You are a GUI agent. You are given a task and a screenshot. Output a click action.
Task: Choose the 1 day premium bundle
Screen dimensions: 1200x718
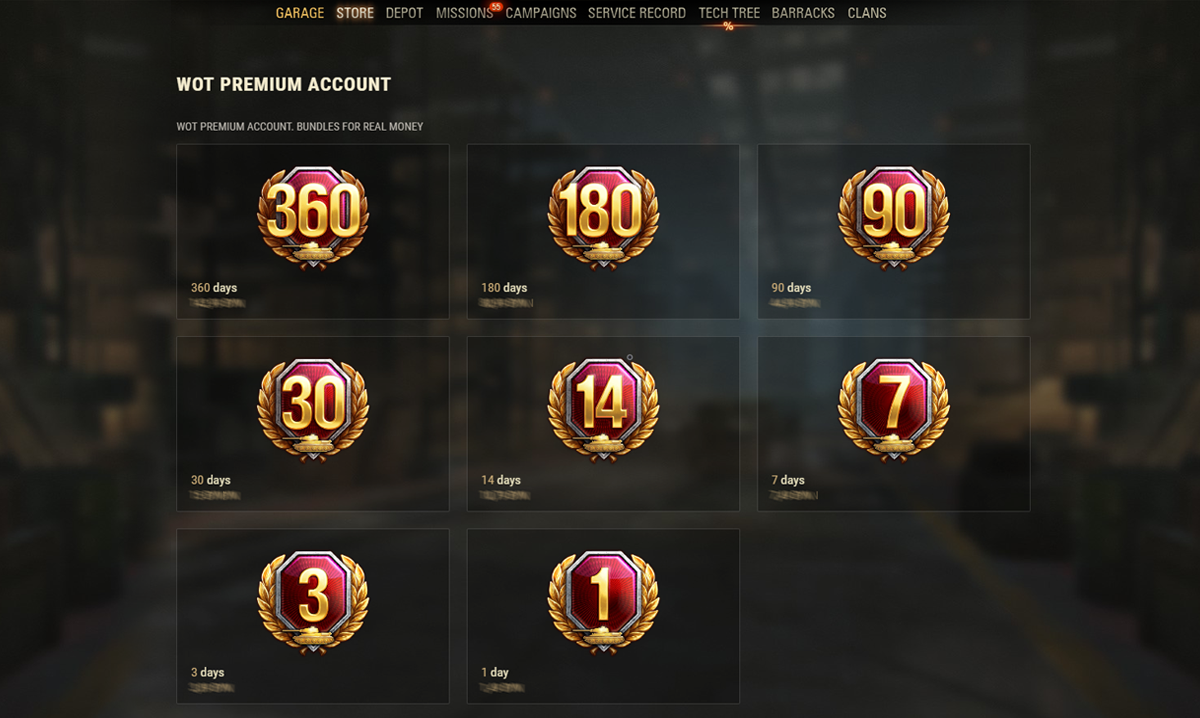[603, 616]
